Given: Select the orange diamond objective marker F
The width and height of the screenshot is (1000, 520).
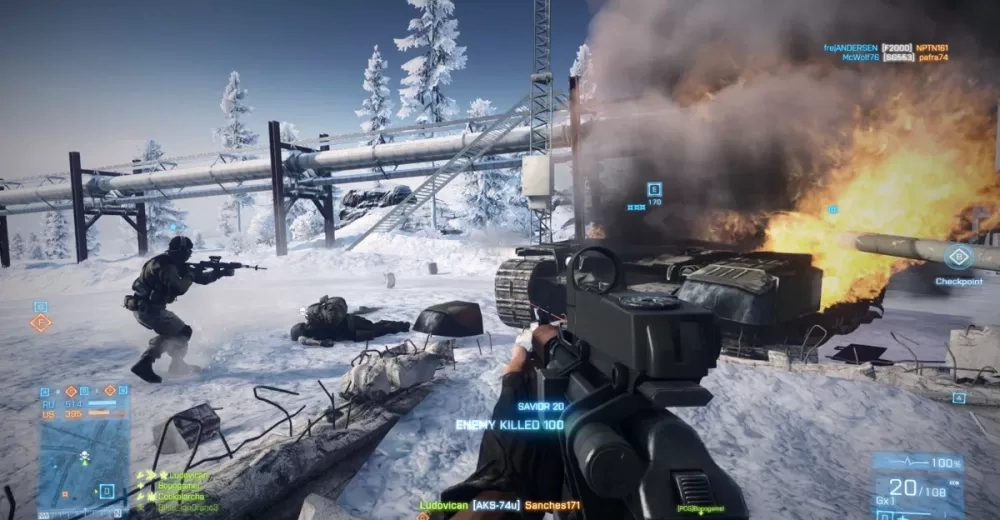Looking at the screenshot, I should tap(40, 322).
